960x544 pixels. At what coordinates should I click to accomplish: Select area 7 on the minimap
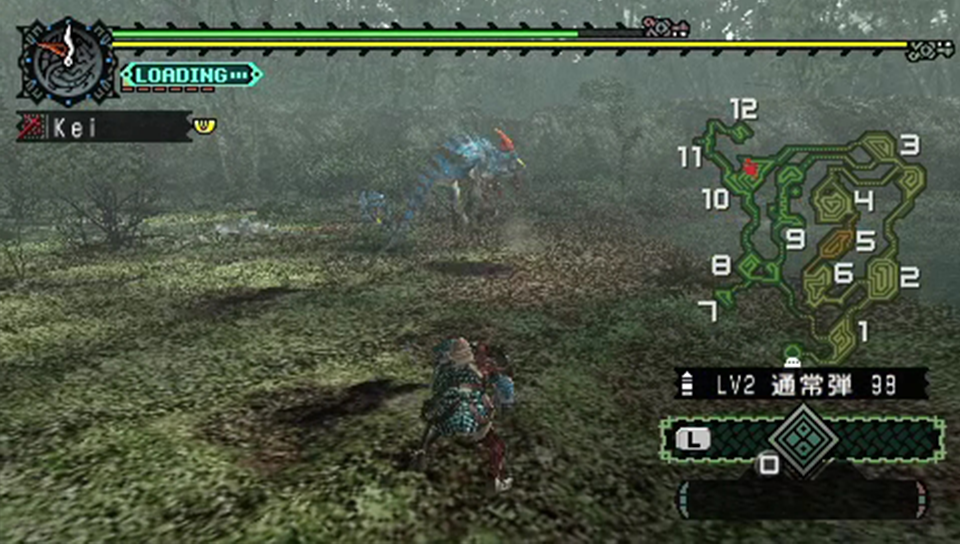pyautogui.click(x=708, y=312)
